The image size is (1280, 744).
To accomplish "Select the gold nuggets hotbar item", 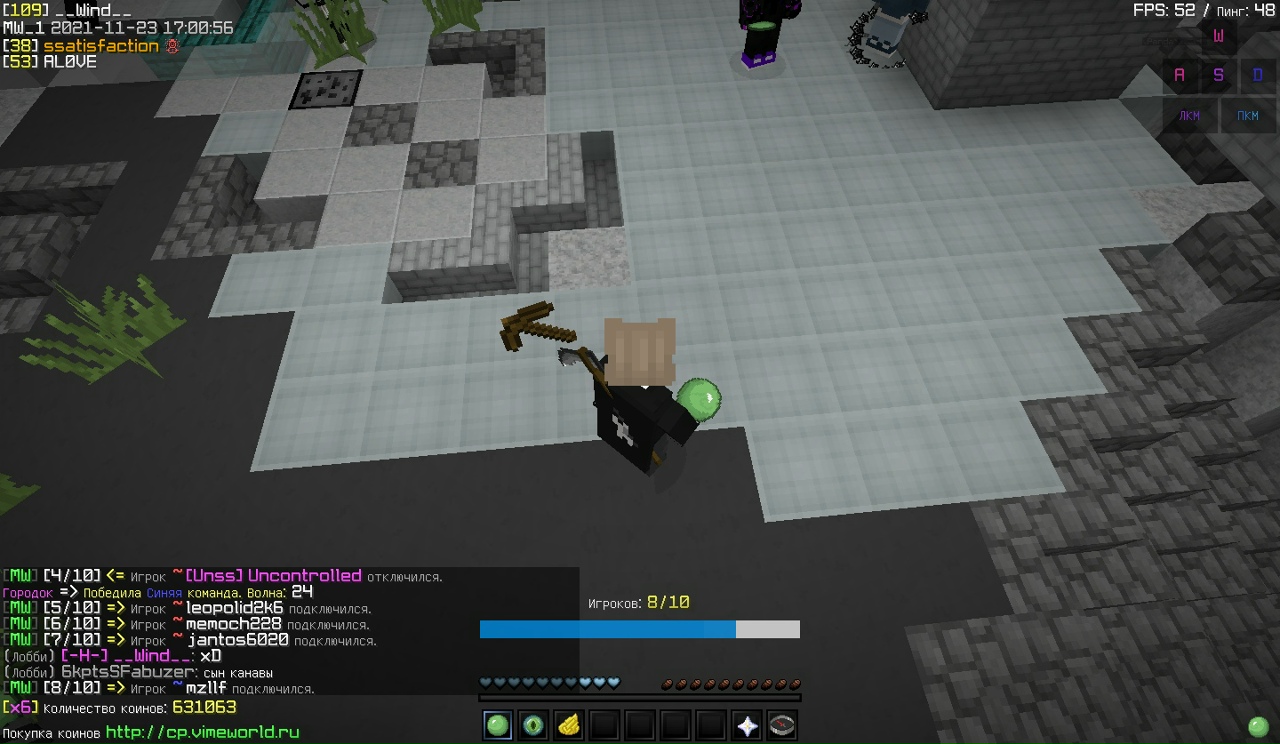I will tap(569, 725).
